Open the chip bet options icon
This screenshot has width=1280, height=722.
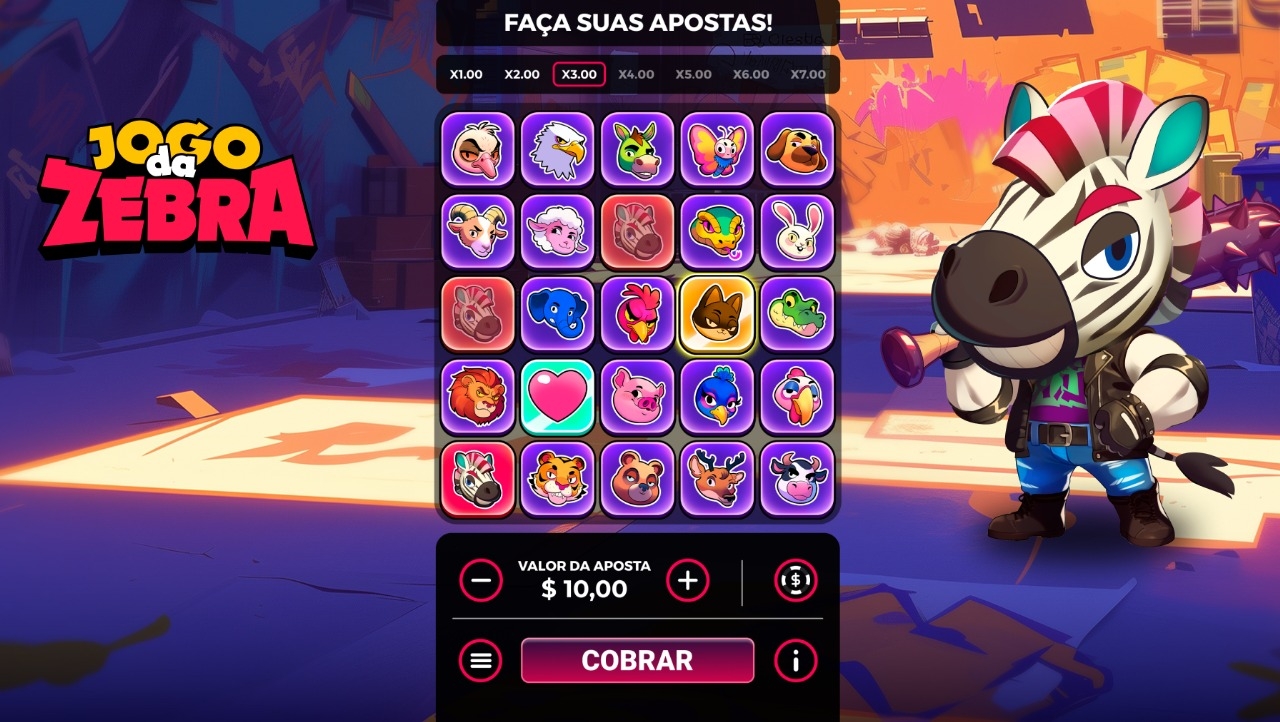click(796, 580)
